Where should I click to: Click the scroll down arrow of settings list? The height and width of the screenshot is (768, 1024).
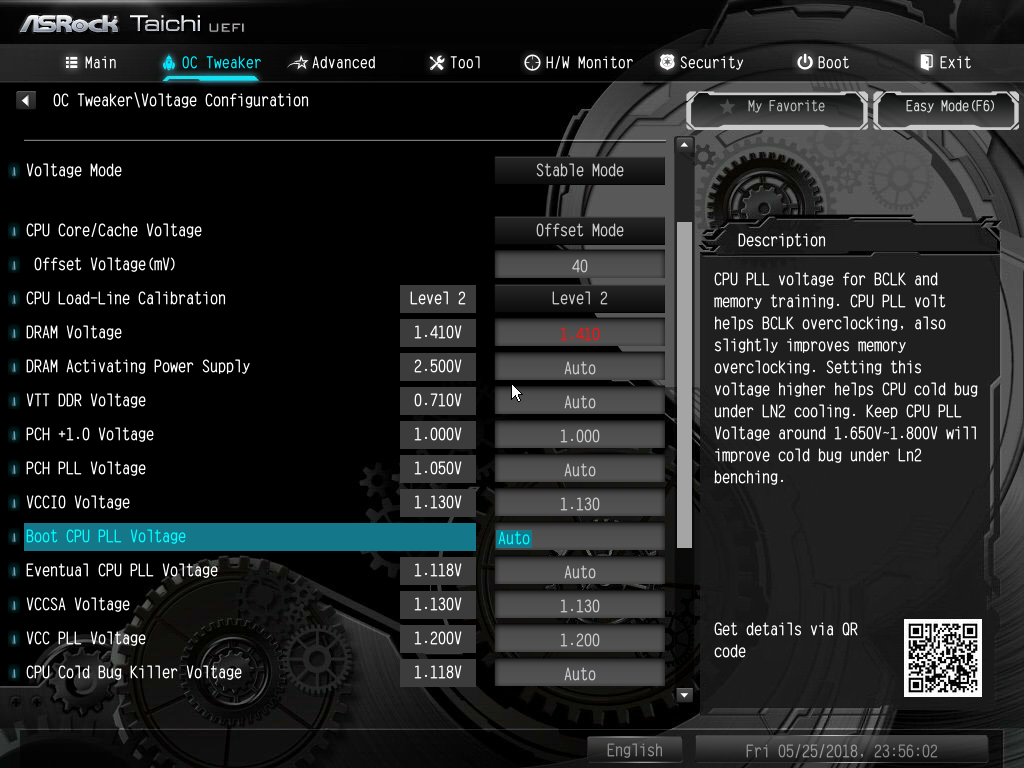pyautogui.click(x=685, y=694)
